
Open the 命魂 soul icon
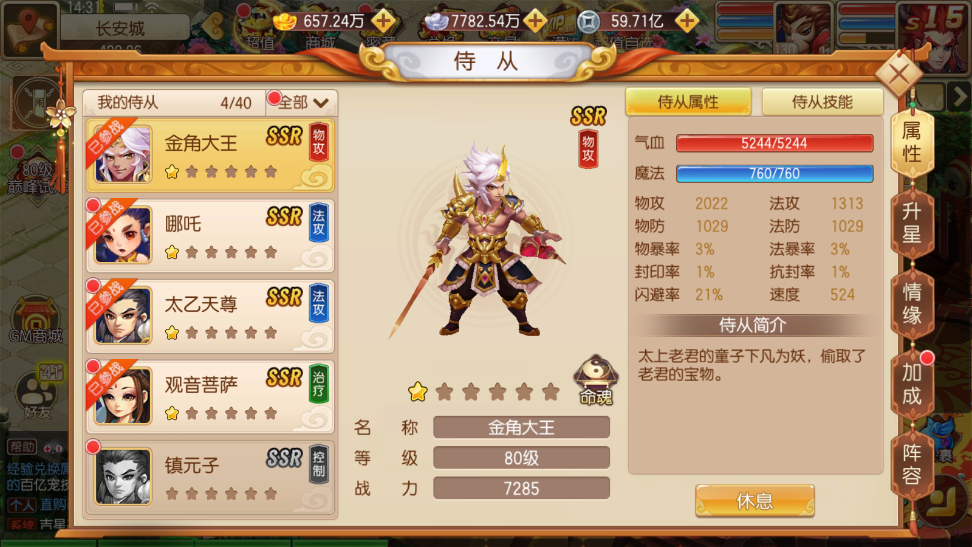pyautogui.click(x=595, y=381)
